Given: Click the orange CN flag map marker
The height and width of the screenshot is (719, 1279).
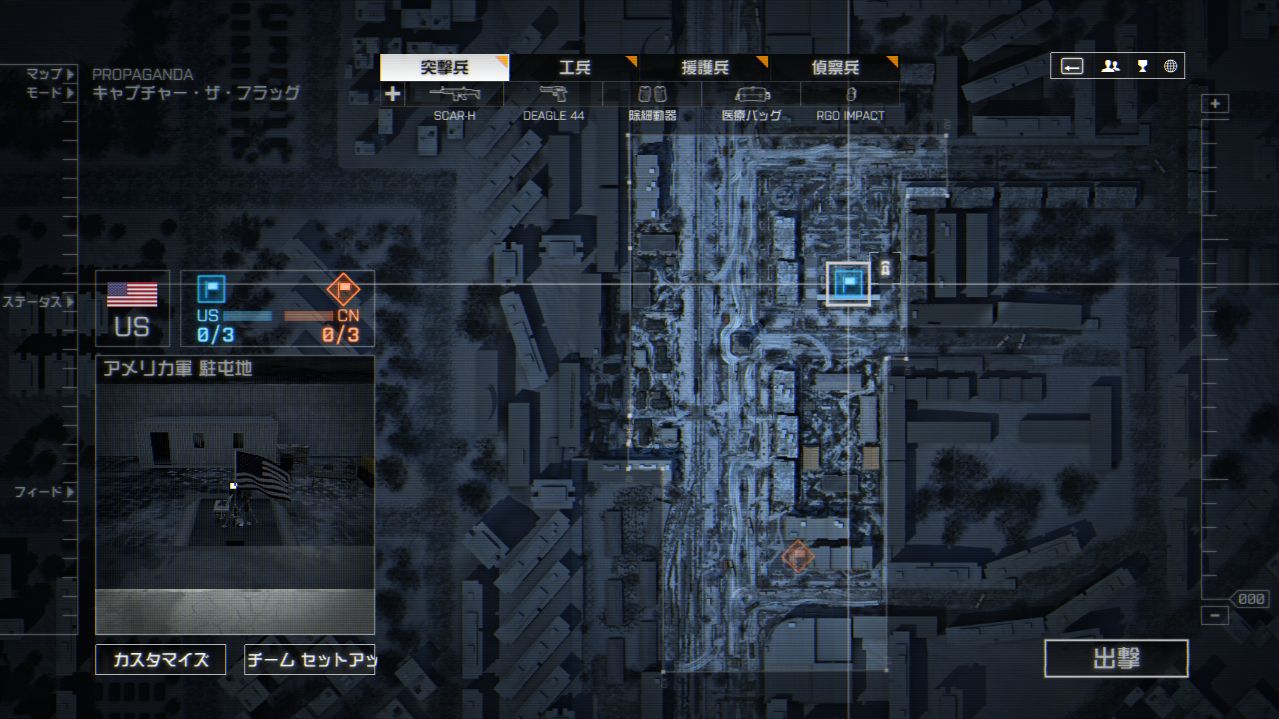Looking at the screenshot, I should tap(797, 554).
